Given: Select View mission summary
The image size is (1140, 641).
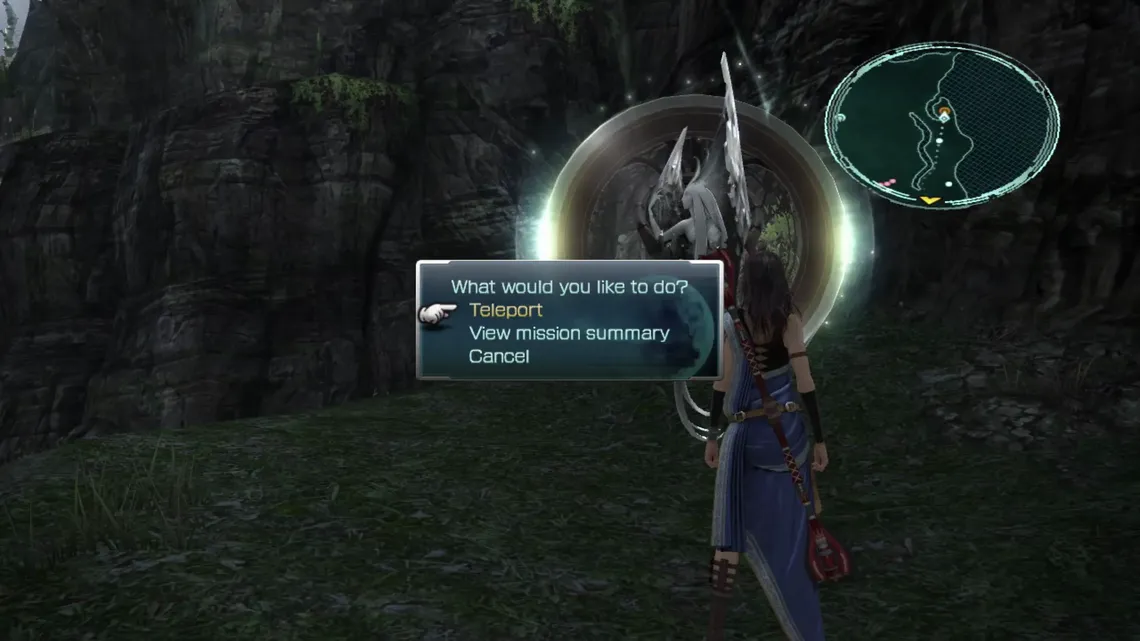Looking at the screenshot, I should tap(568, 334).
